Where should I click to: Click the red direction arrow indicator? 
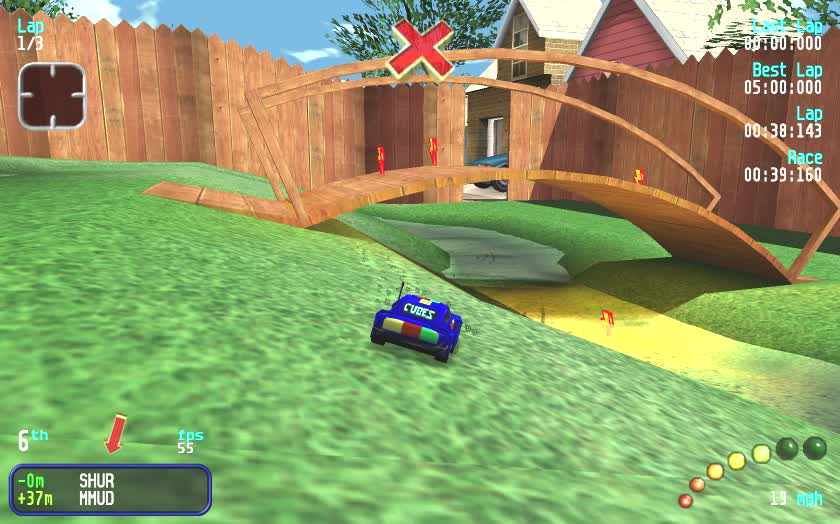point(117,433)
